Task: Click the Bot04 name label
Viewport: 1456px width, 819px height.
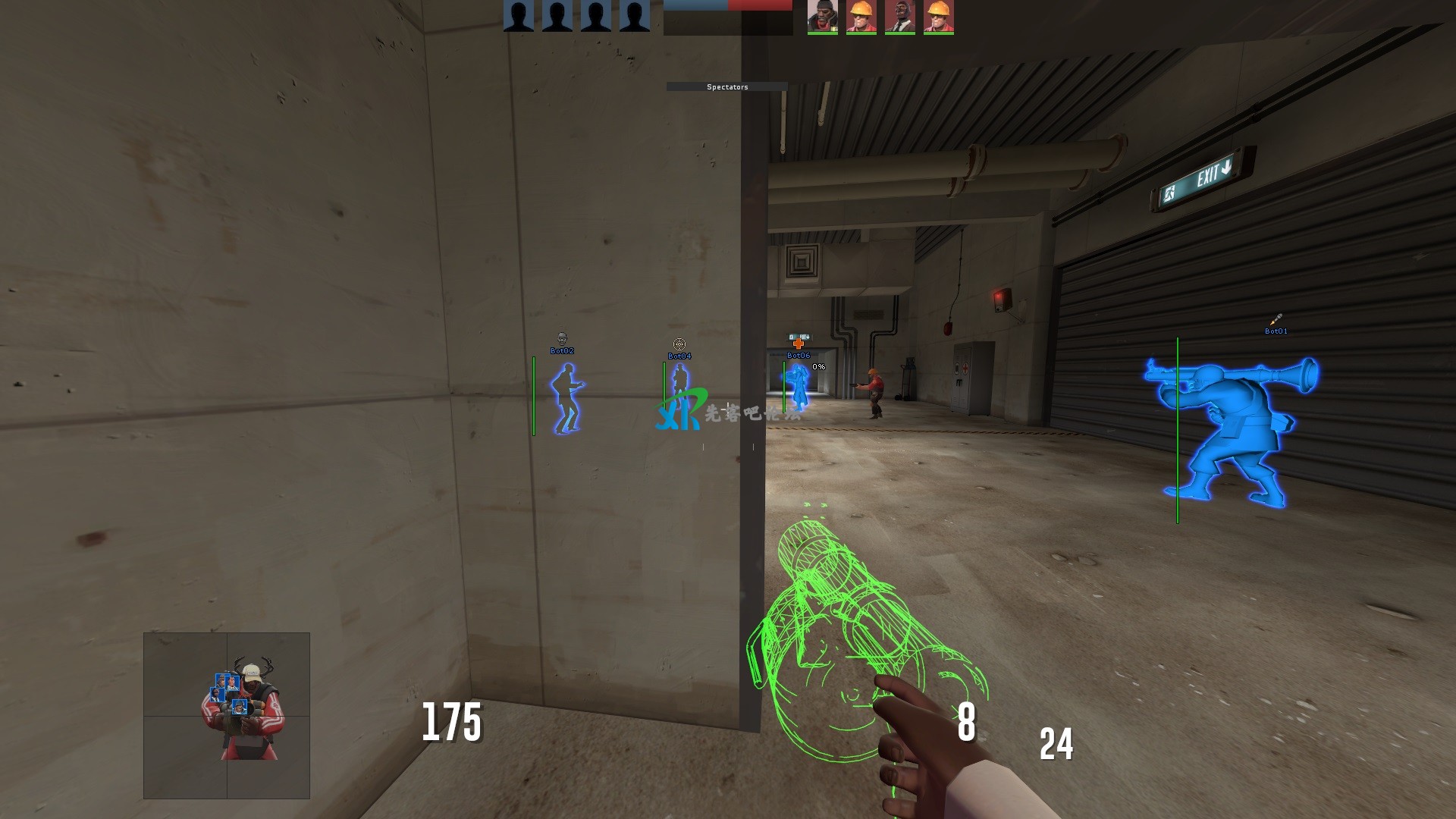Action: pyautogui.click(x=681, y=355)
